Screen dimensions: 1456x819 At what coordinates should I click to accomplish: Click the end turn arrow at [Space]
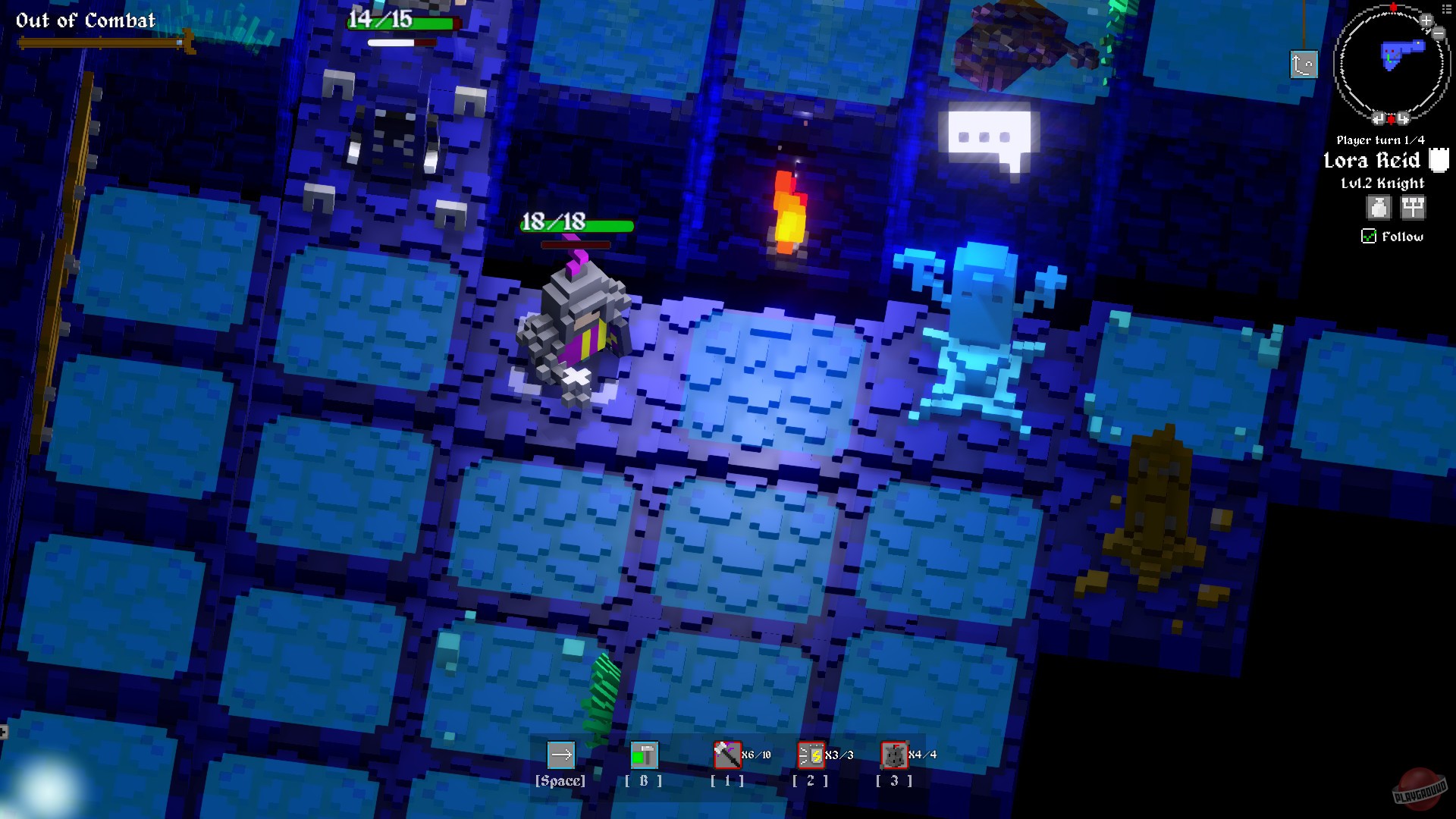[561, 755]
